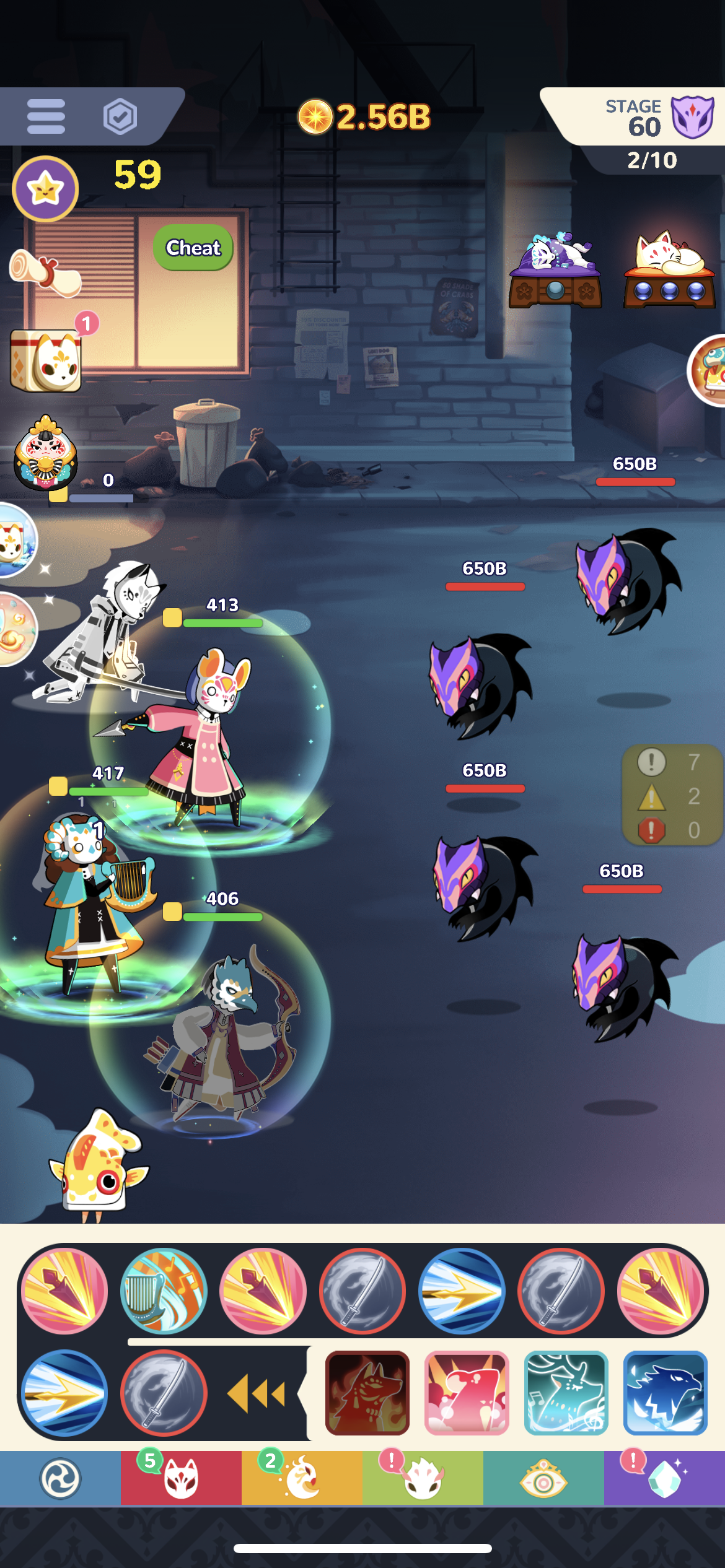Image resolution: width=725 pixels, height=1568 pixels.
Task: Click the Stage 60 purple mask icon
Action: (692, 116)
